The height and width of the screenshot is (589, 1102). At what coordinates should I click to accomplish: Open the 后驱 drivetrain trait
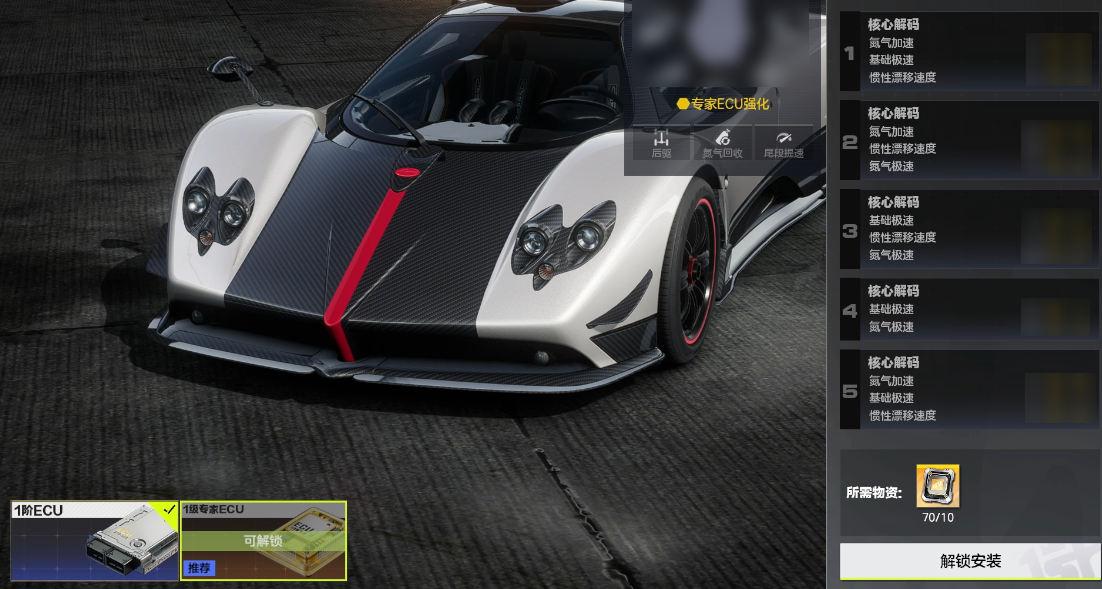coord(661,144)
